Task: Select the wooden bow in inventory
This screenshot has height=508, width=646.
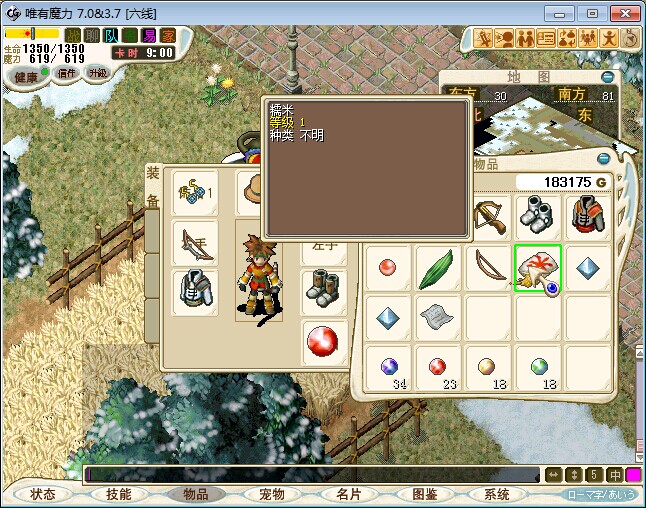Action: (x=489, y=269)
